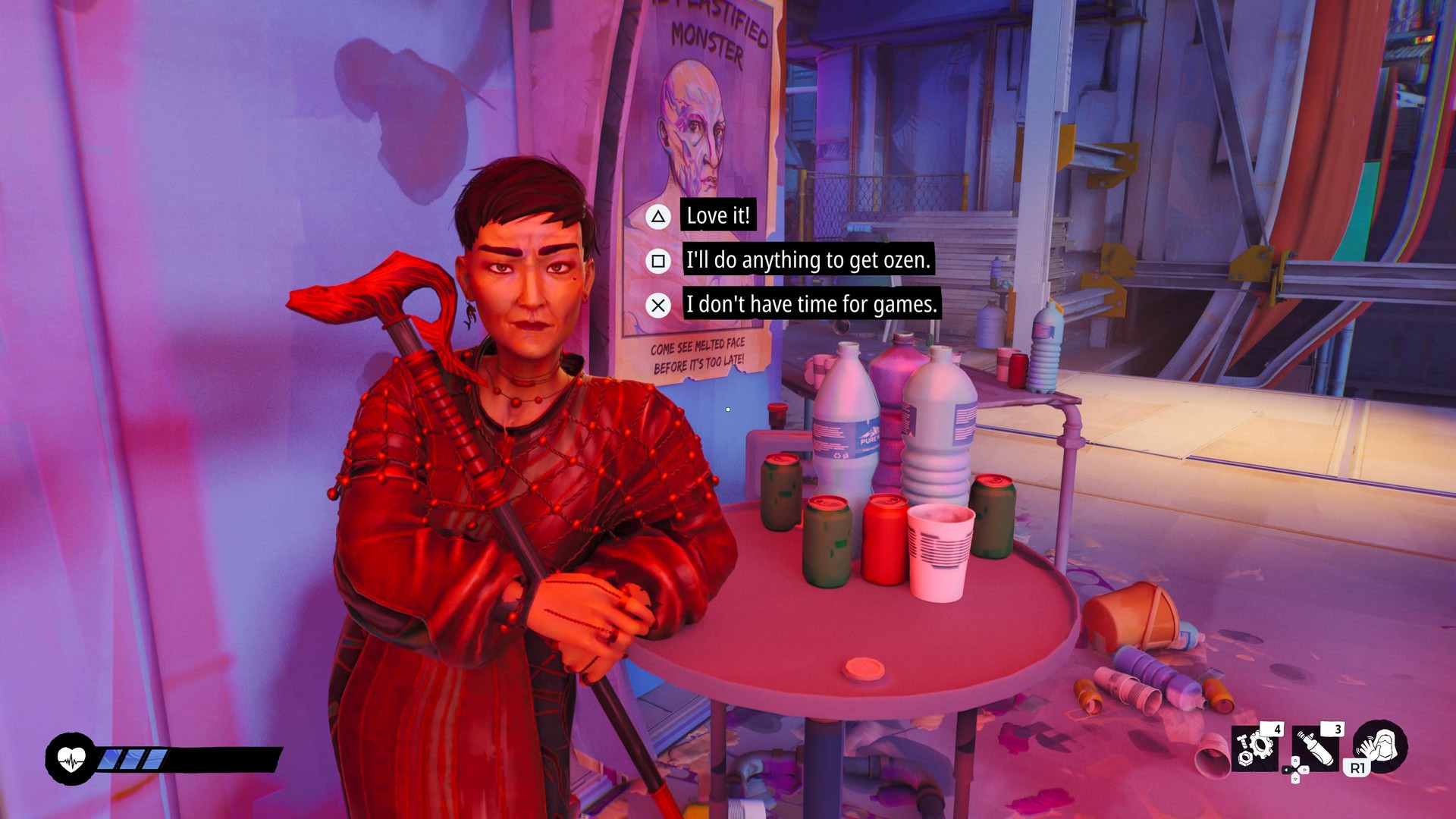
Task: Click the R1 button prompt label
Action: click(x=1357, y=768)
